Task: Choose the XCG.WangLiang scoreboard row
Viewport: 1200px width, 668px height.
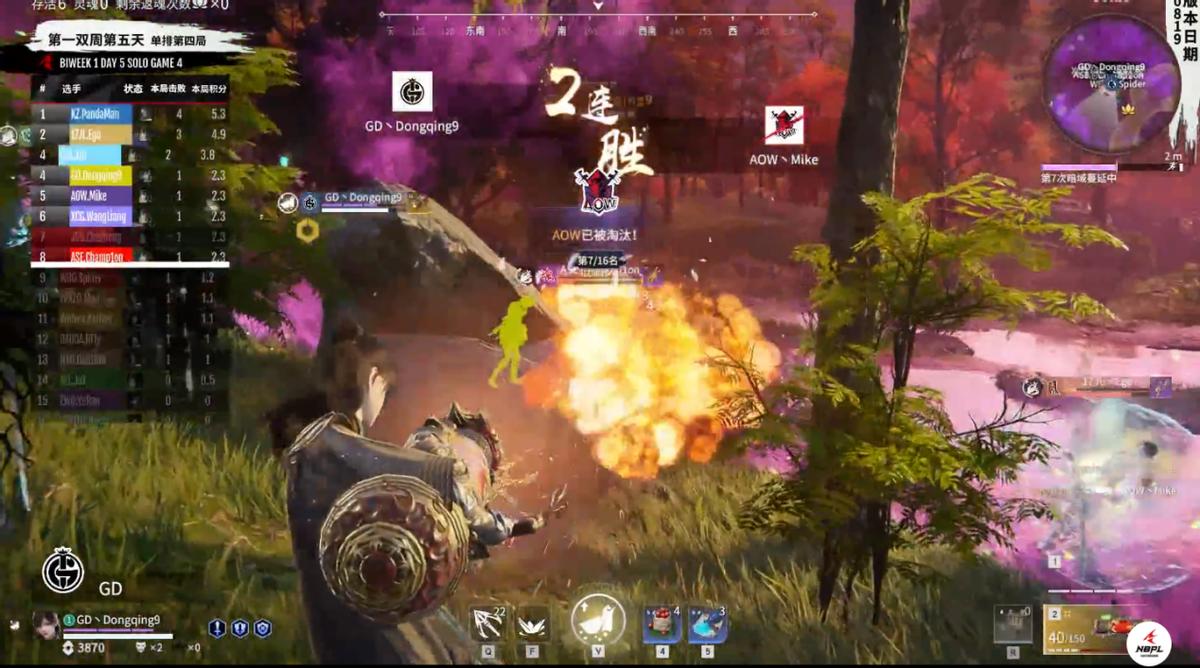Action: click(x=130, y=216)
